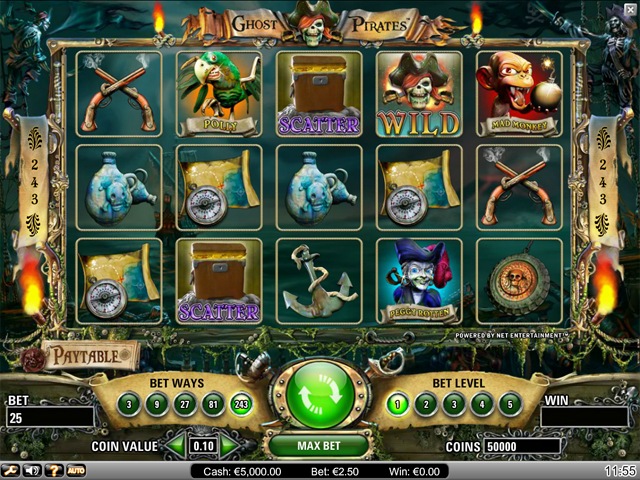The height and width of the screenshot is (480, 640).
Task: Set bet level to 2
Action: click(x=426, y=403)
